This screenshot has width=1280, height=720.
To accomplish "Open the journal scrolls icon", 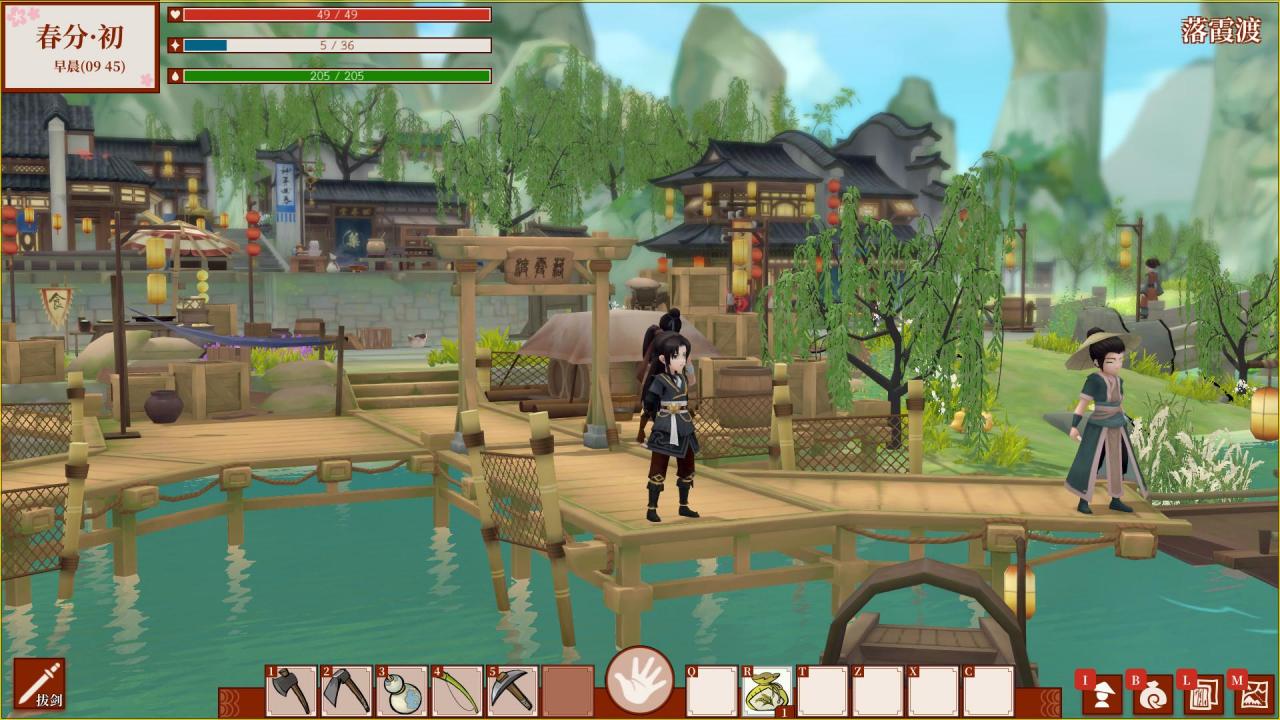I will 1204,693.
